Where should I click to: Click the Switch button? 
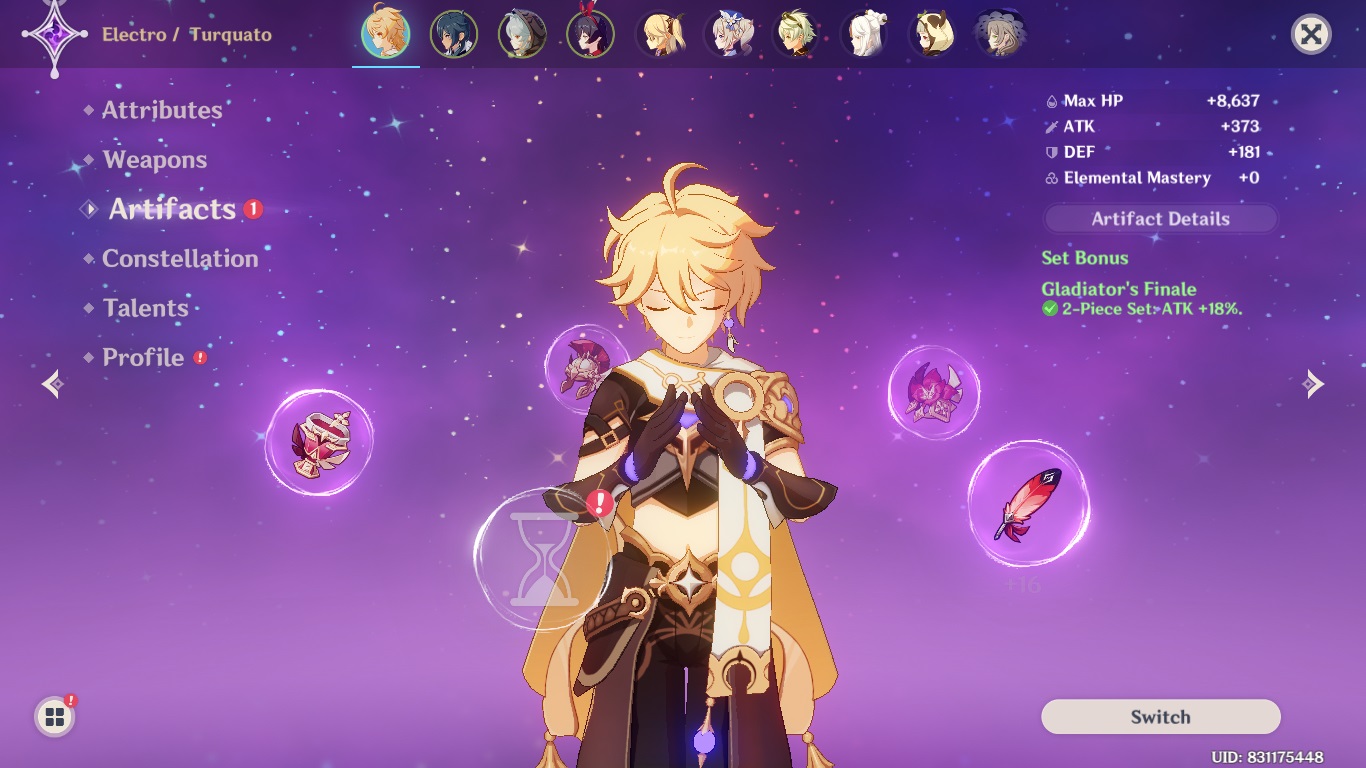(1160, 717)
